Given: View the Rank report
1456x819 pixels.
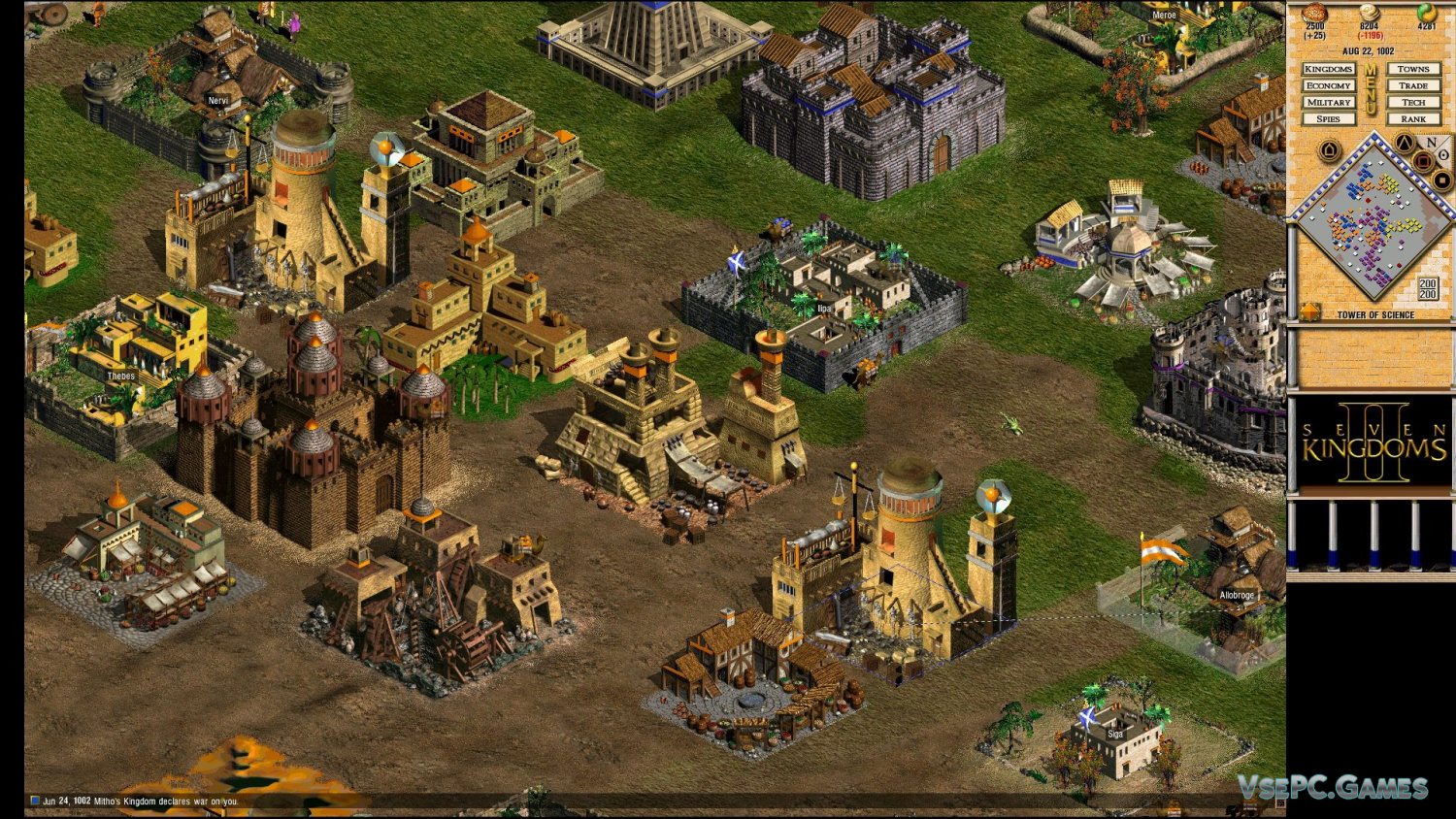Looking at the screenshot, I should [x=1412, y=119].
